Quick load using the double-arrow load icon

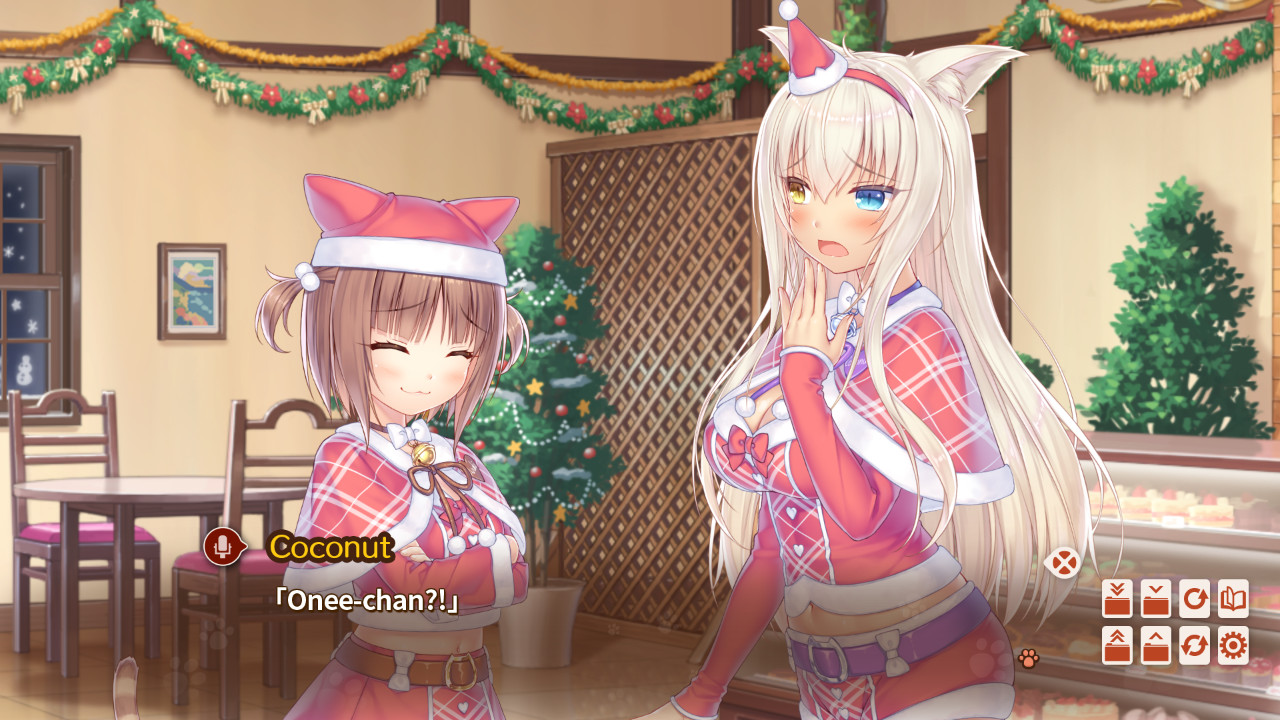(1118, 645)
